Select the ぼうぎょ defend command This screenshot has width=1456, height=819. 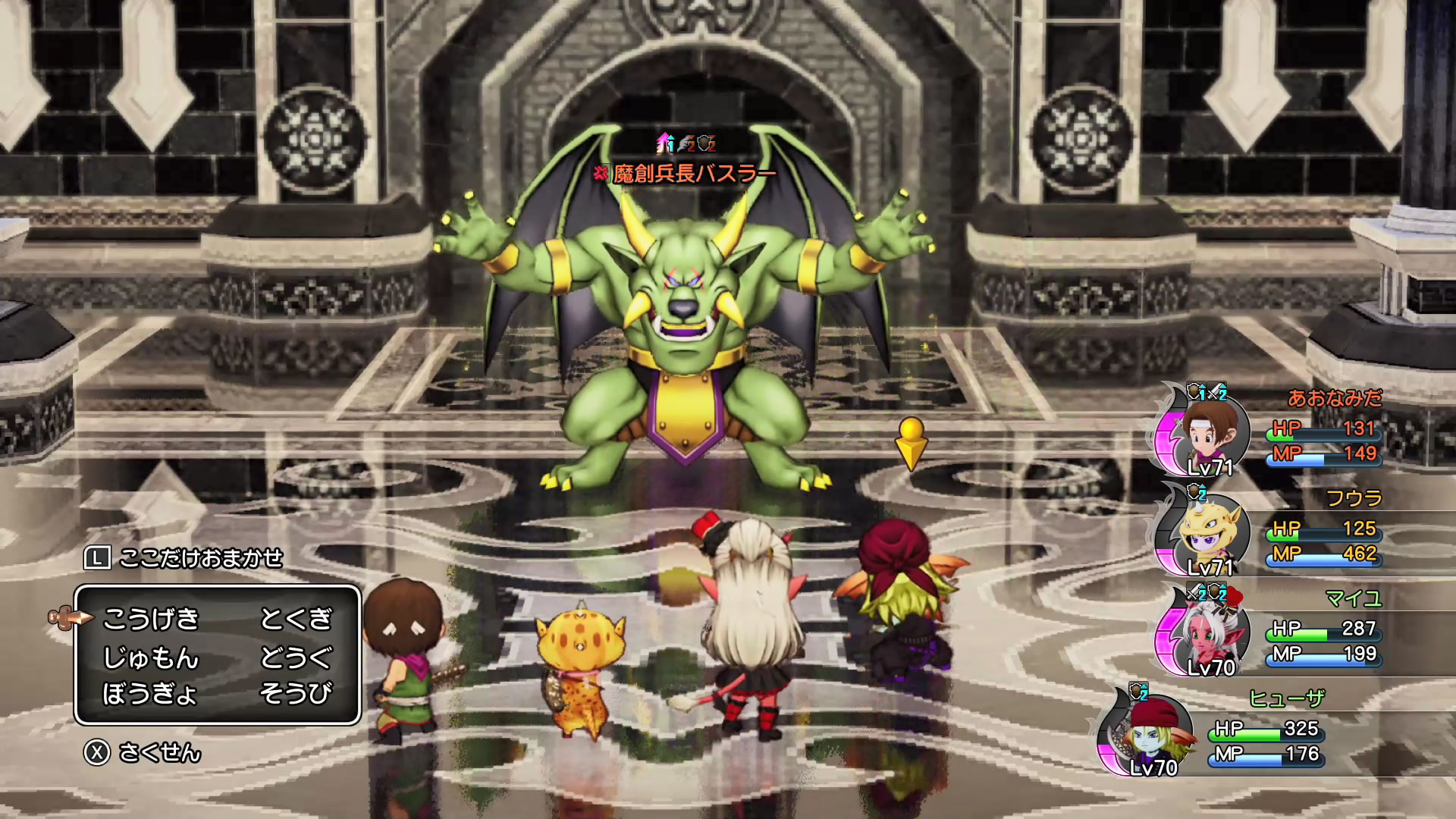pyautogui.click(x=150, y=693)
